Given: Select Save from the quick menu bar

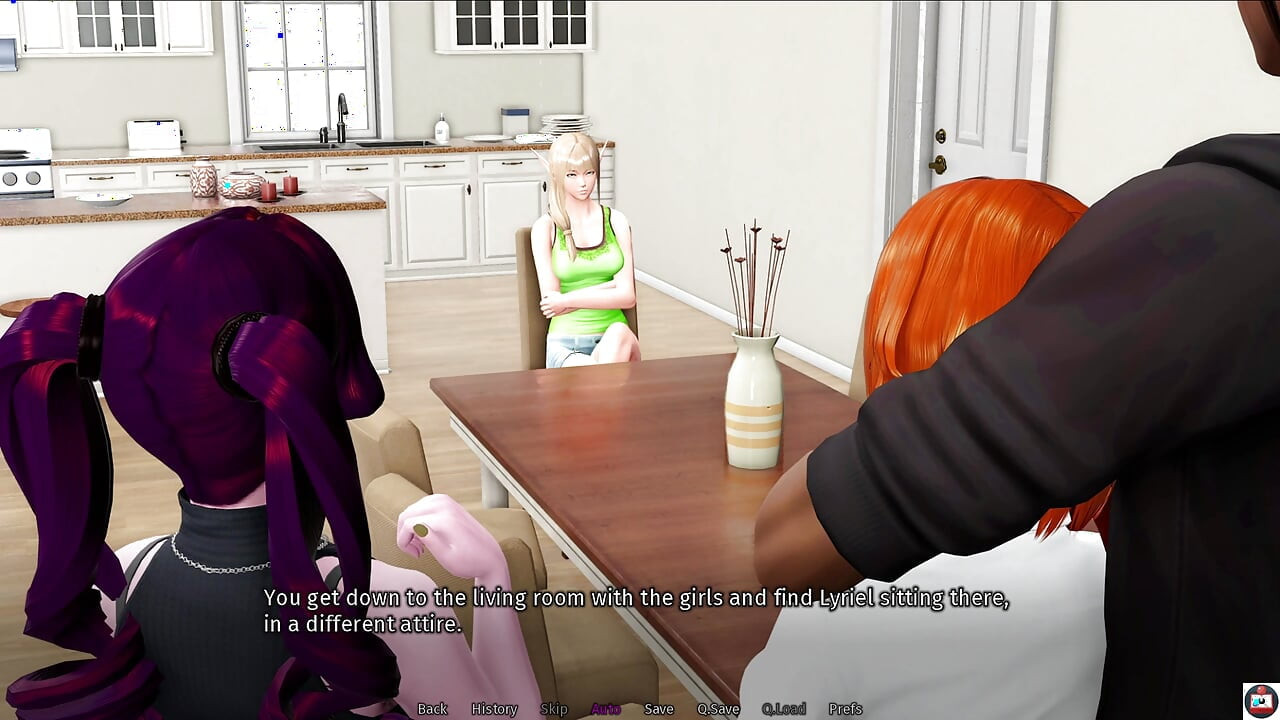Looking at the screenshot, I should tap(659, 708).
